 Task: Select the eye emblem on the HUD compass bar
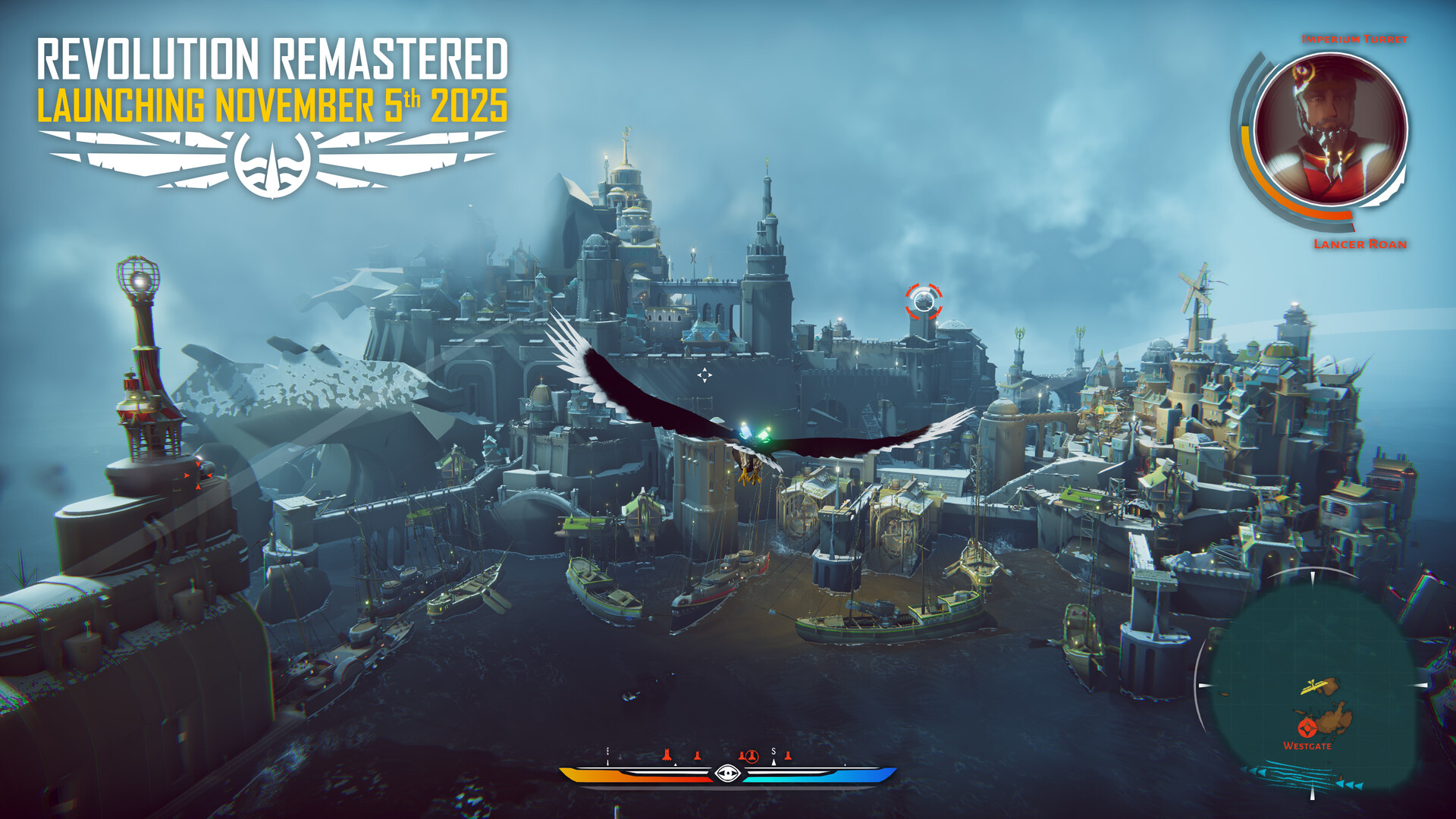point(727,774)
